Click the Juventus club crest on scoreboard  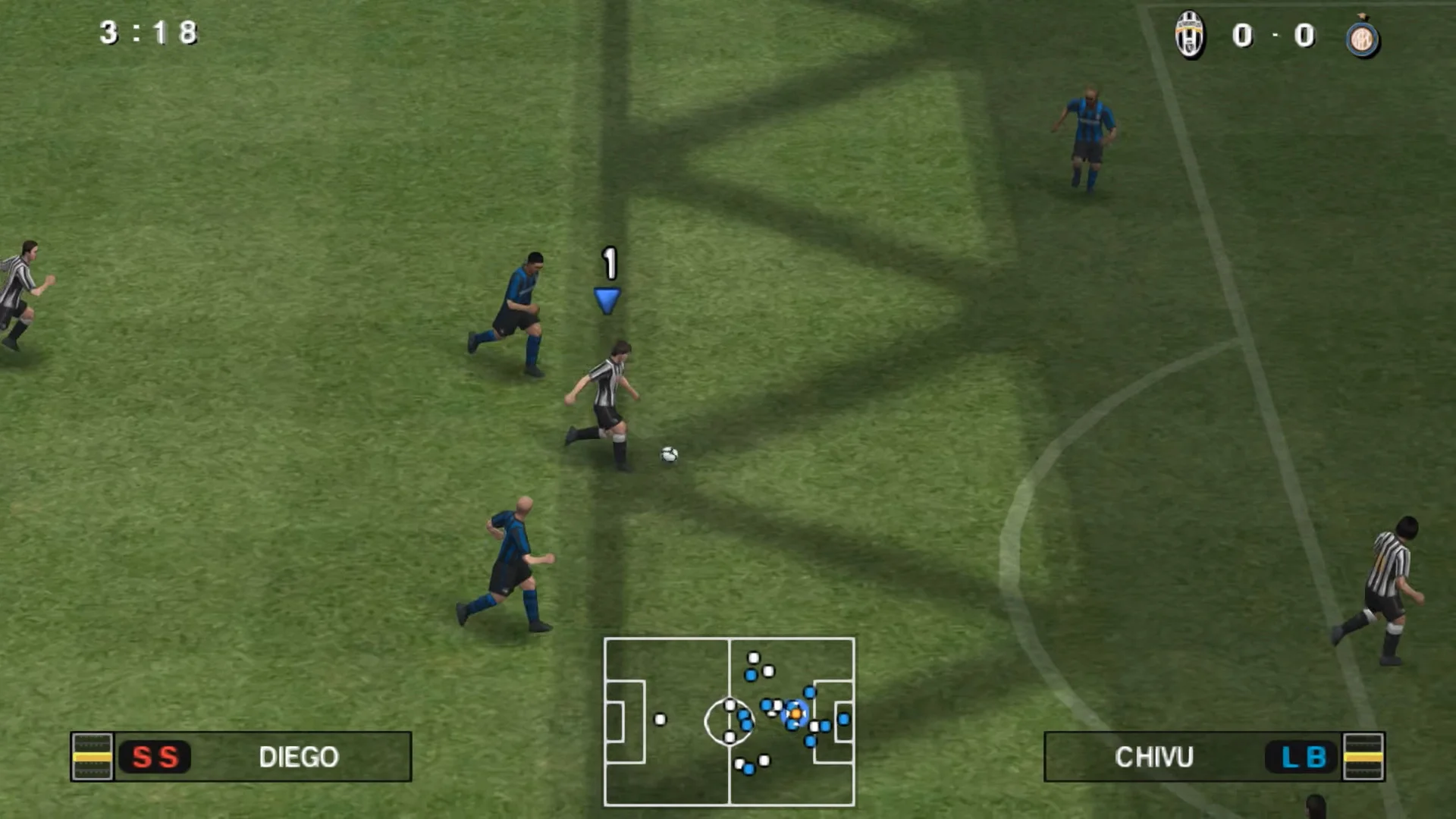[x=1190, y=35]
